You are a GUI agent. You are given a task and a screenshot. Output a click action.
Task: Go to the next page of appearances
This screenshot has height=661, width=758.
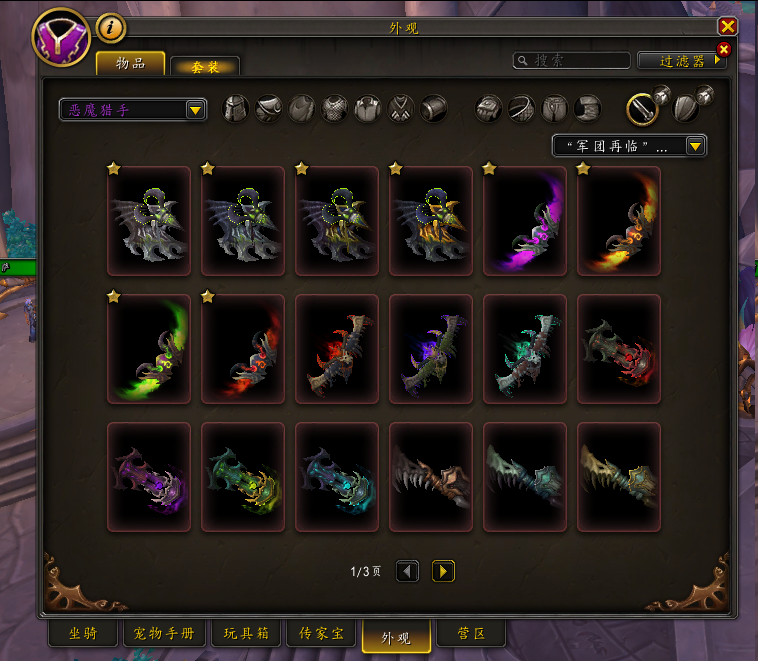click(444, 571)
